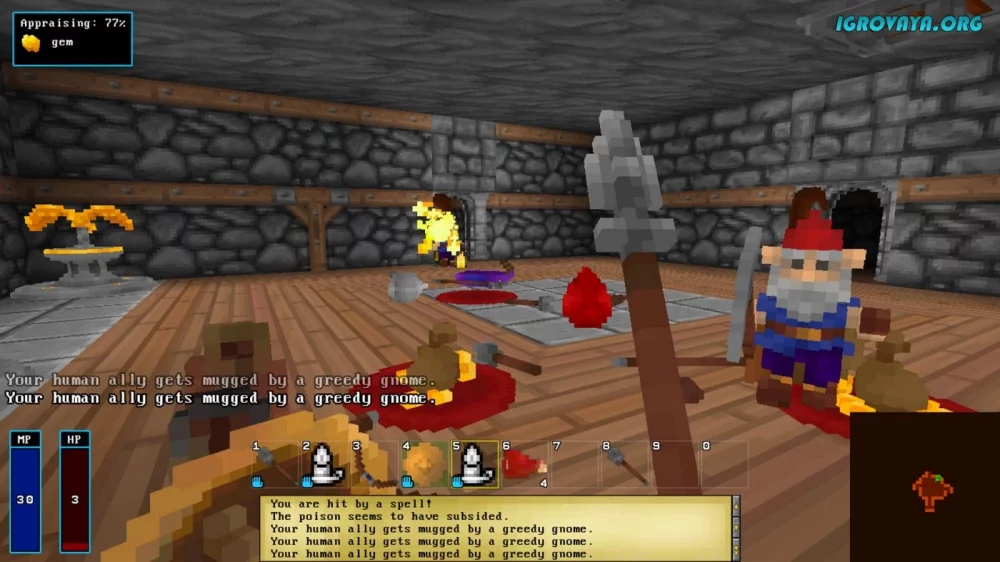1000x562 pixels.
Task: Choose the highlighted white item in slot 5
Action: (x=474, y=465)
